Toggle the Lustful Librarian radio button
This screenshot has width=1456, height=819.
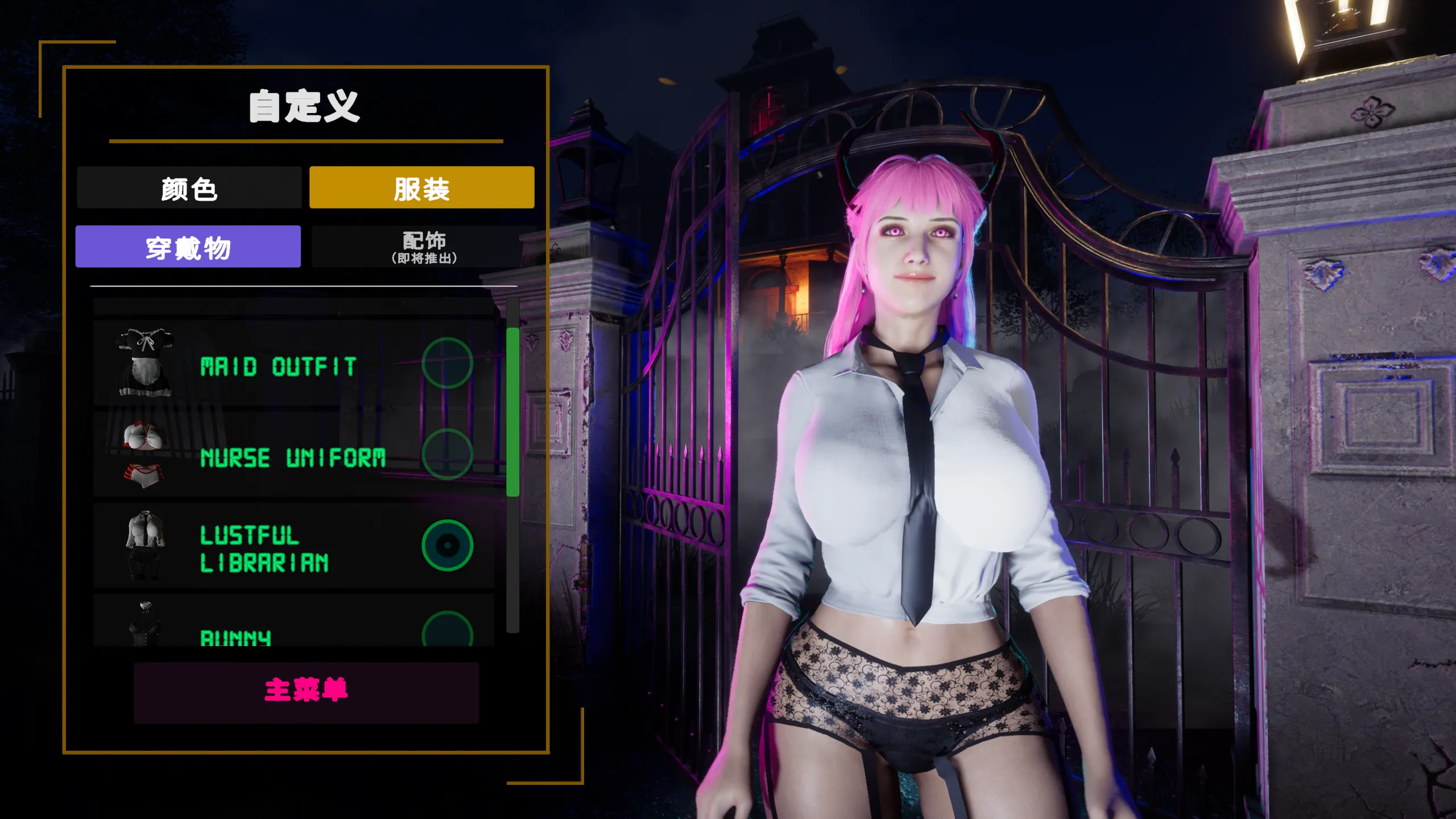tap(448, 545)
